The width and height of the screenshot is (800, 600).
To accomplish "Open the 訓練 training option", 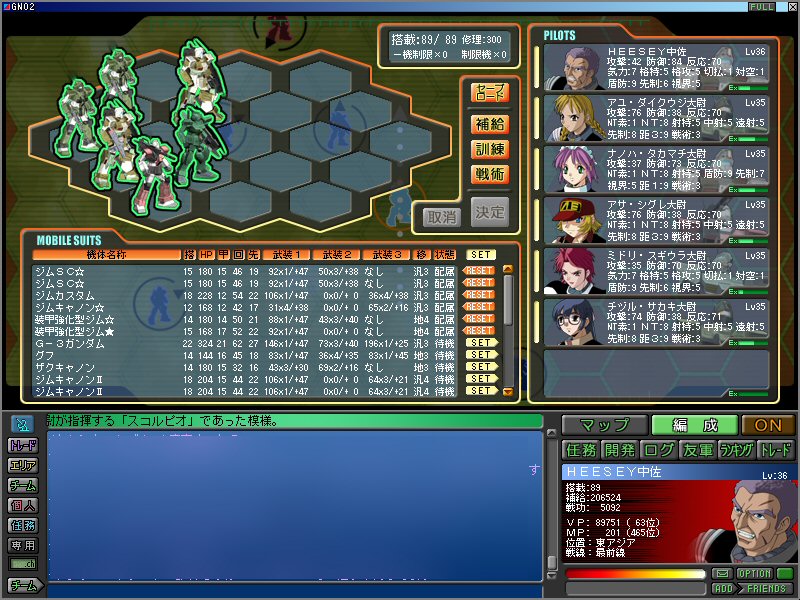I will coord(490,149).
